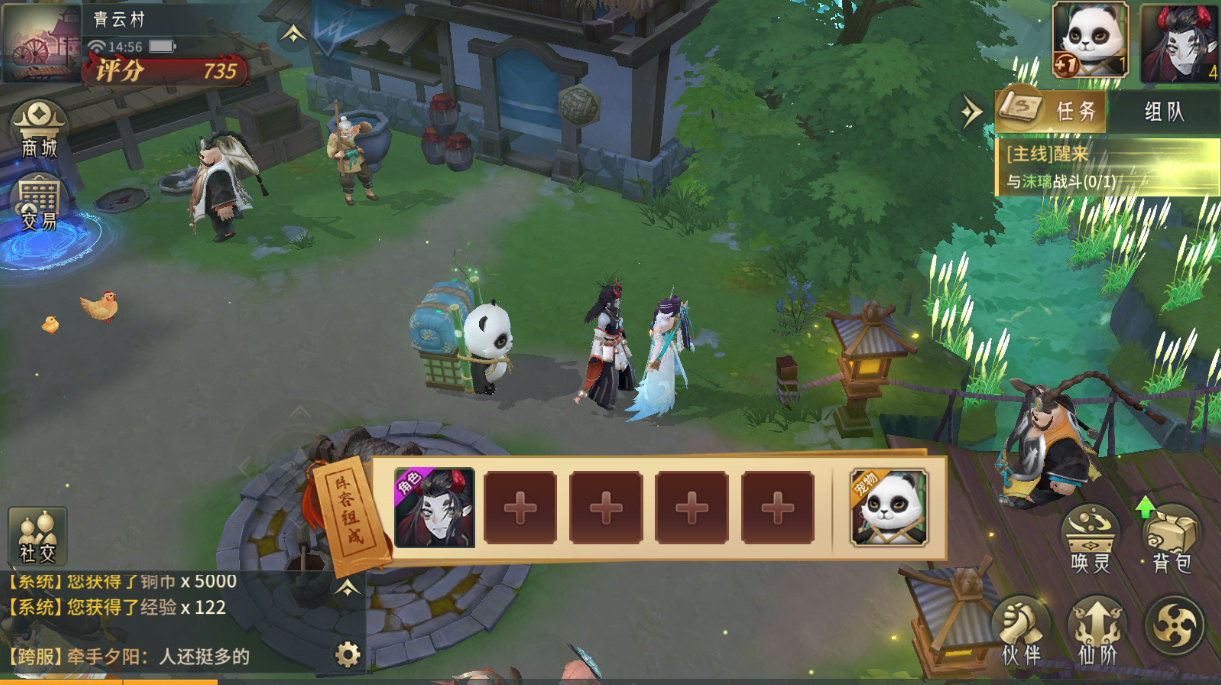Viewport: 1221px width, 685px height.
Task: Open the 仙阶 immortal rank menu
Action: [x=1096, y=630]
